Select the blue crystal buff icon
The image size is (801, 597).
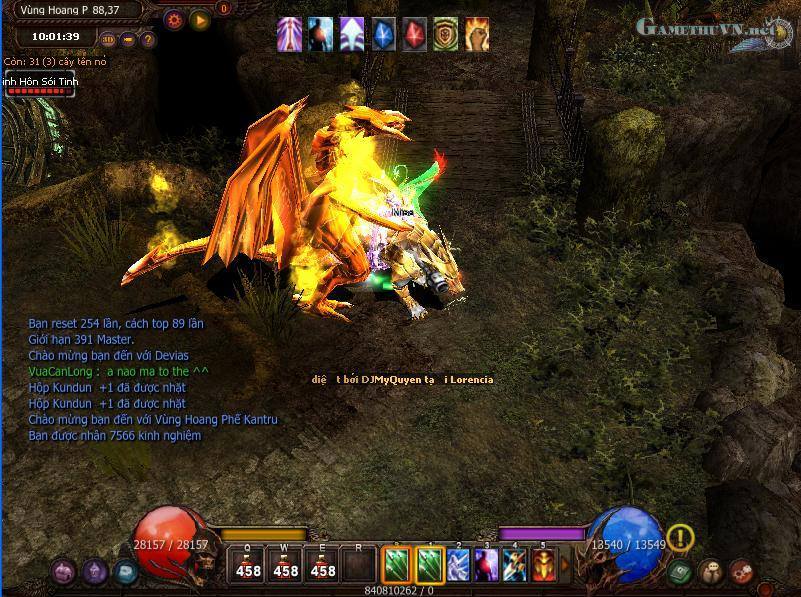coord(384,35)
